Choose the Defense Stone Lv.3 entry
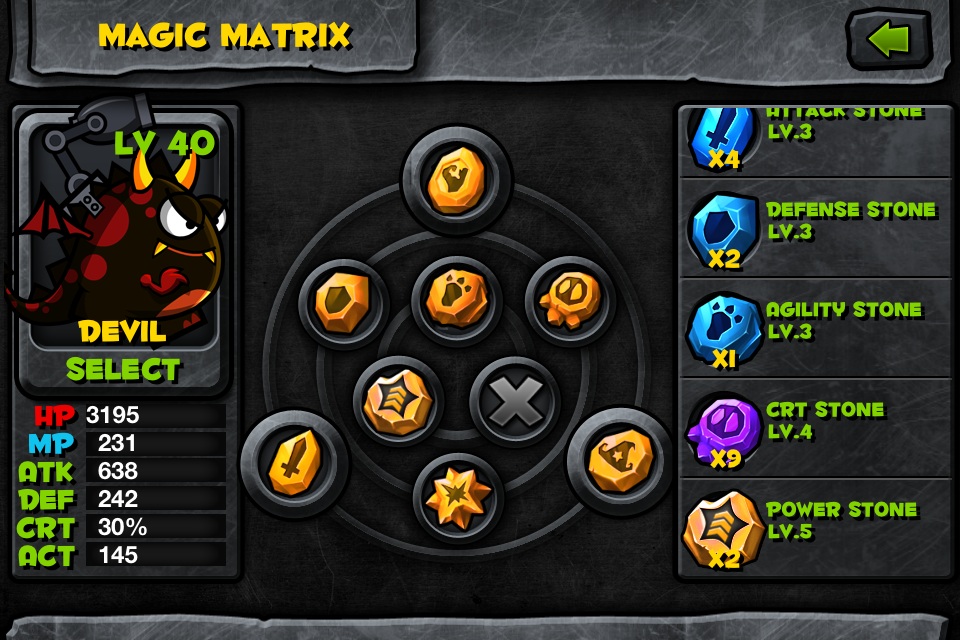 pyautogui.click(x=815, y=228)
